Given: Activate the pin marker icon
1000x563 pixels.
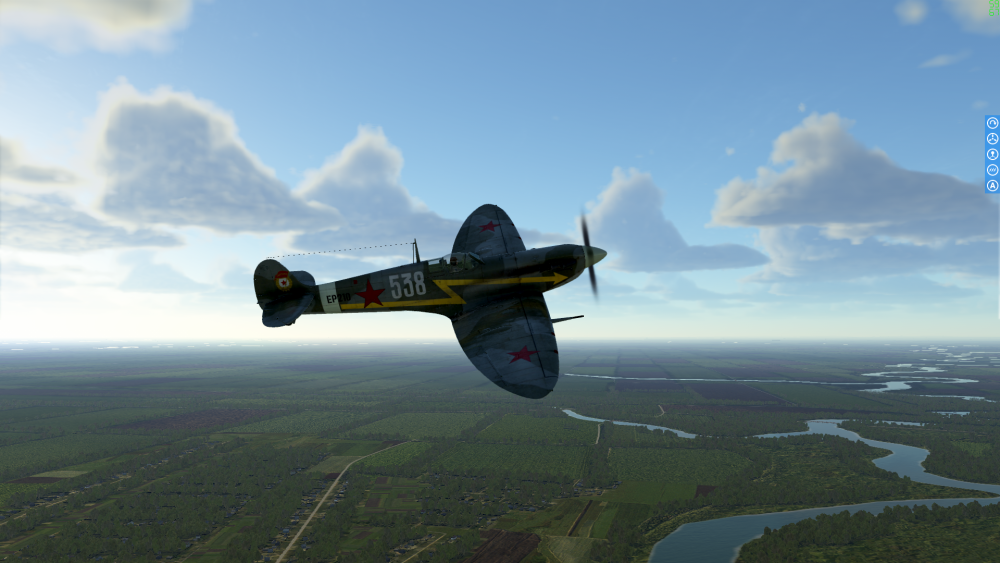Looking at the screenshot, I should [x=993, y=154].
